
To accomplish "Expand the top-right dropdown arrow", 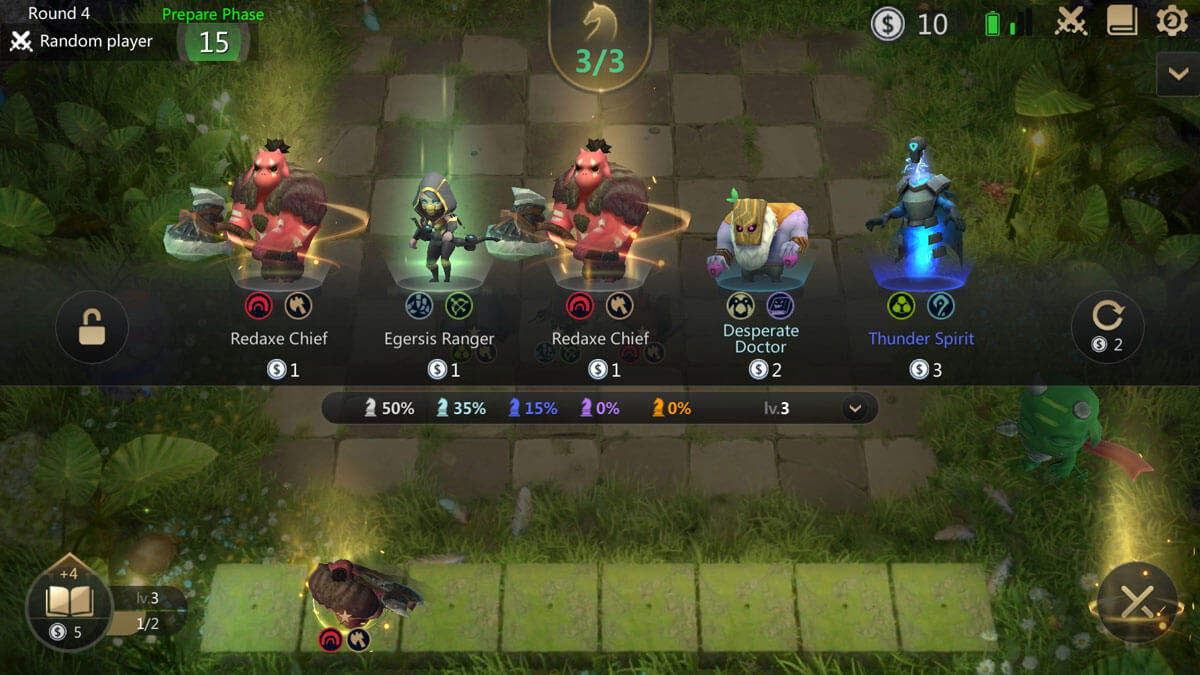I will [x=1177, y=74].
